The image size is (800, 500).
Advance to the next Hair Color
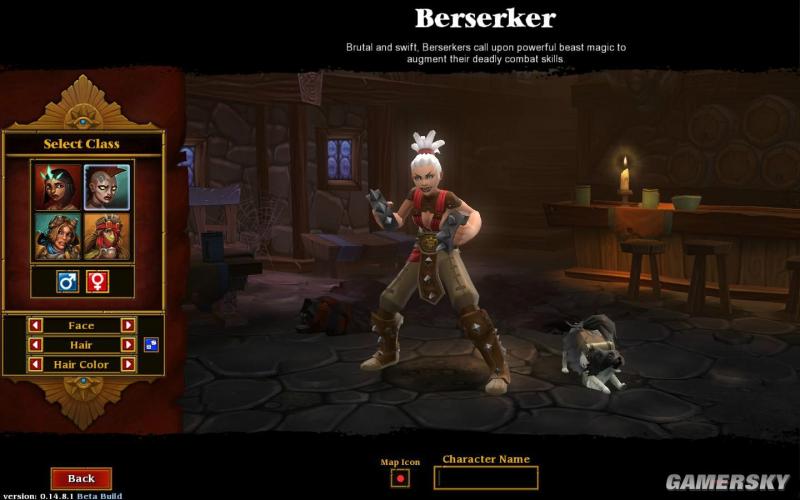tap(128, 365)
